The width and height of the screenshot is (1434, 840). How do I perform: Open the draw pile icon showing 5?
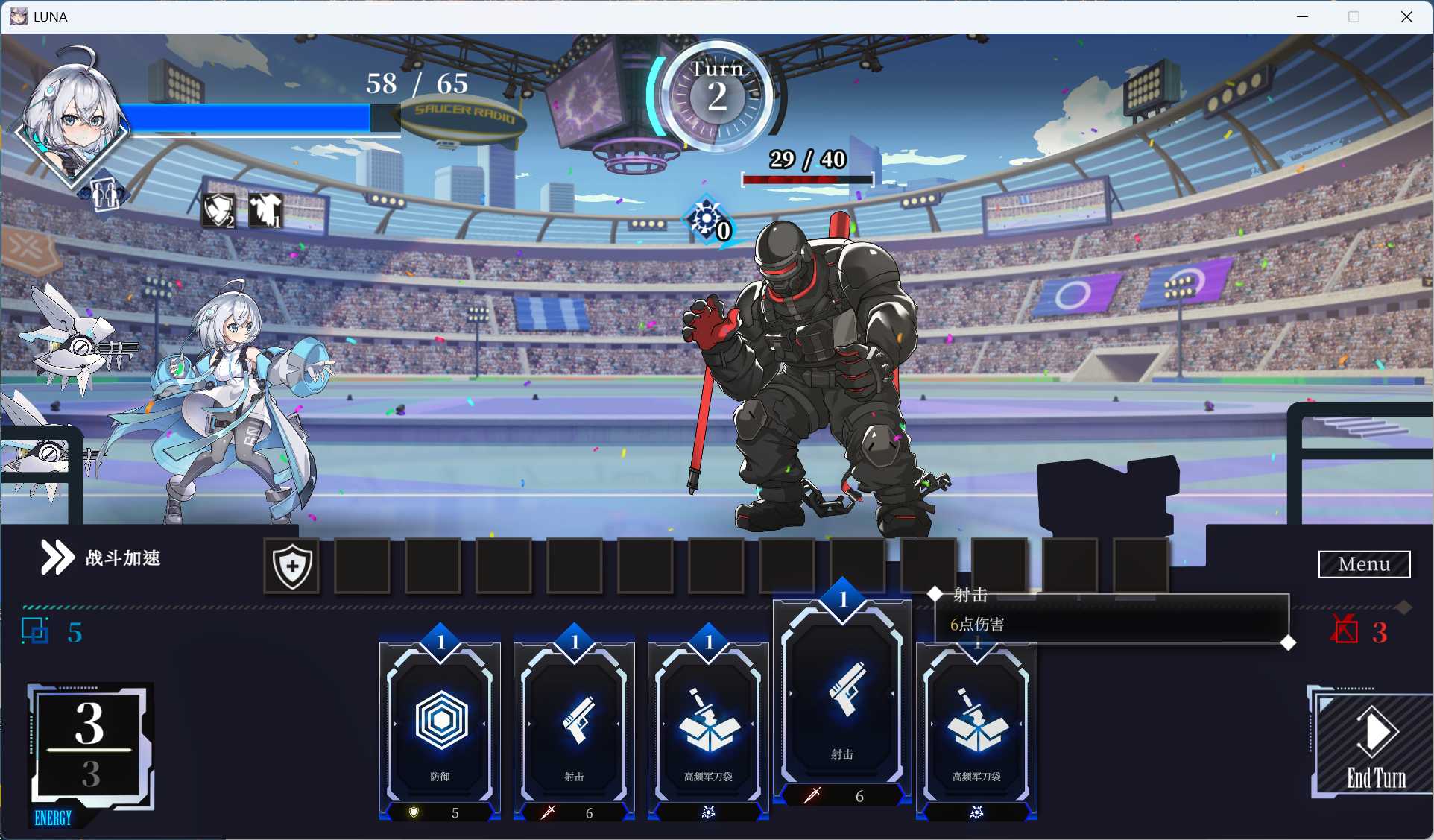click(x=36, y=631)
